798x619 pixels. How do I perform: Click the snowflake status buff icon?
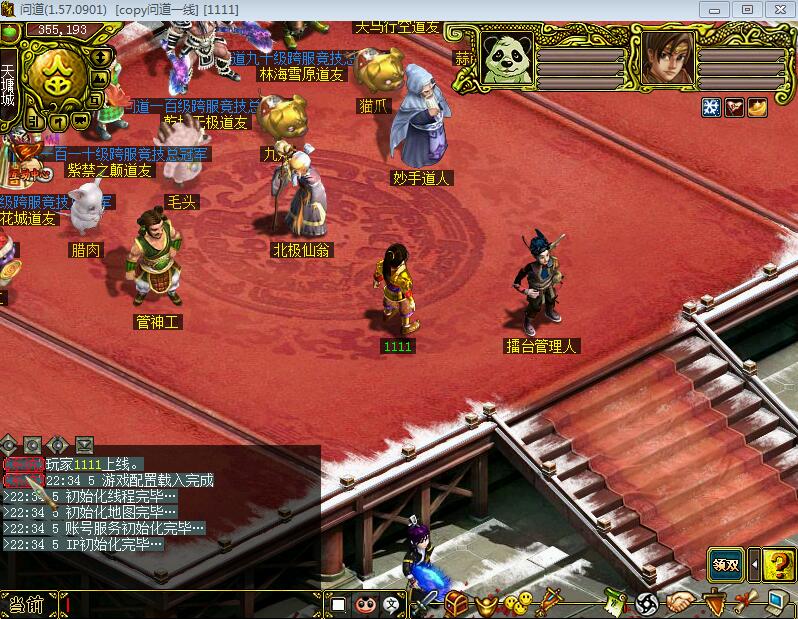(711, 108)
